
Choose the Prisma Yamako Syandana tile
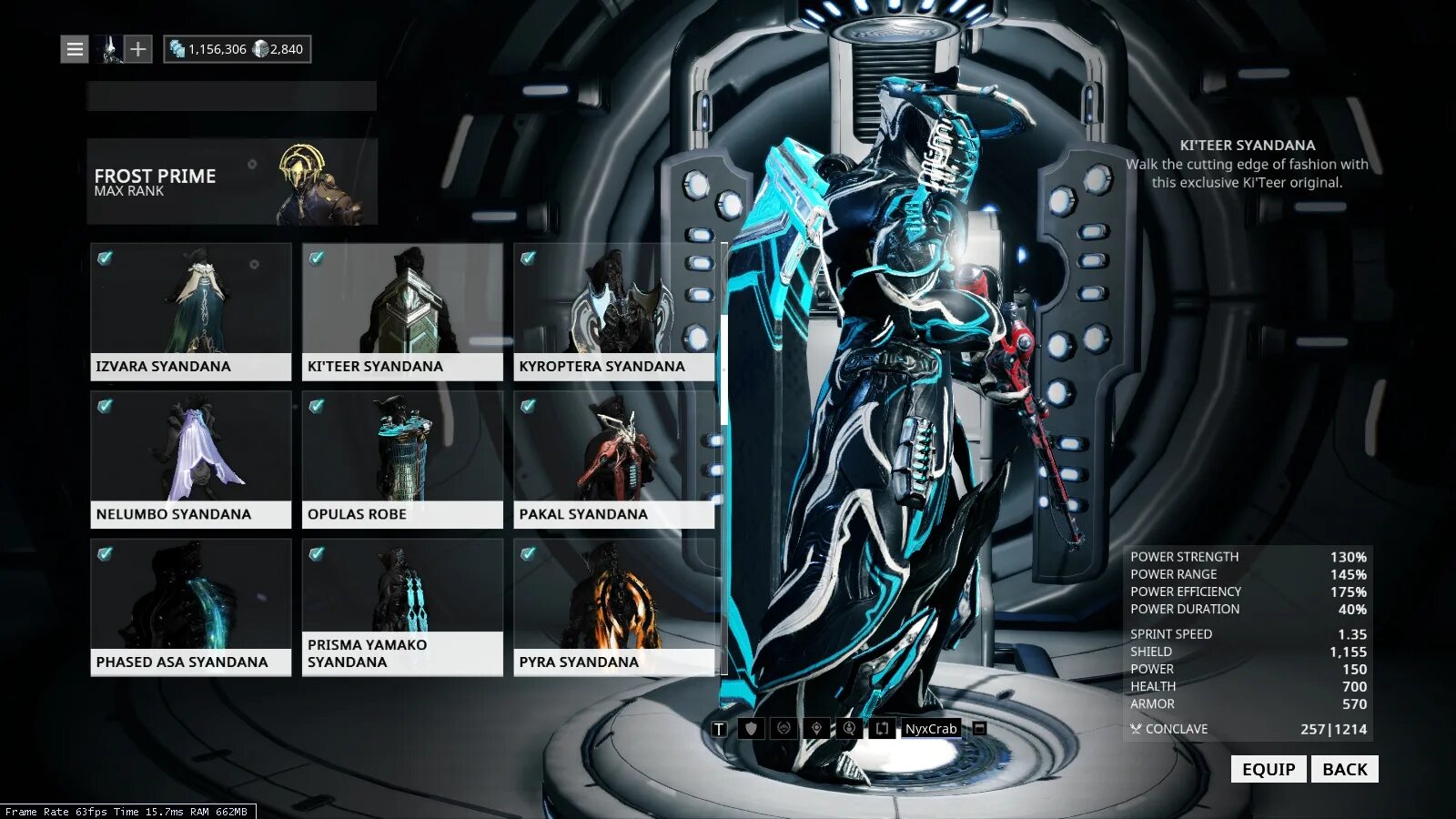pos(402,607)
